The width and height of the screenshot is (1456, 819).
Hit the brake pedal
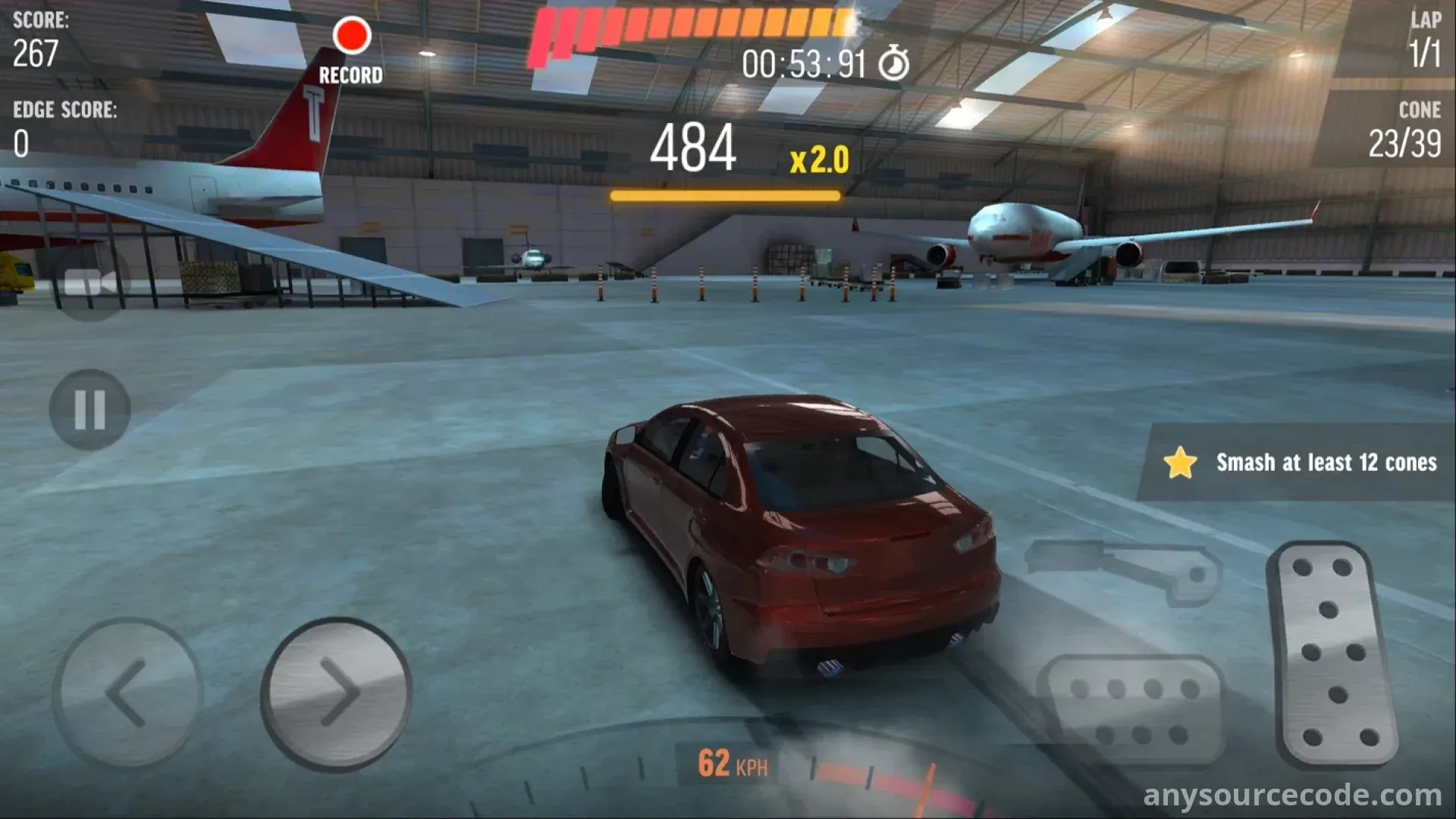tap(1133, 711)
